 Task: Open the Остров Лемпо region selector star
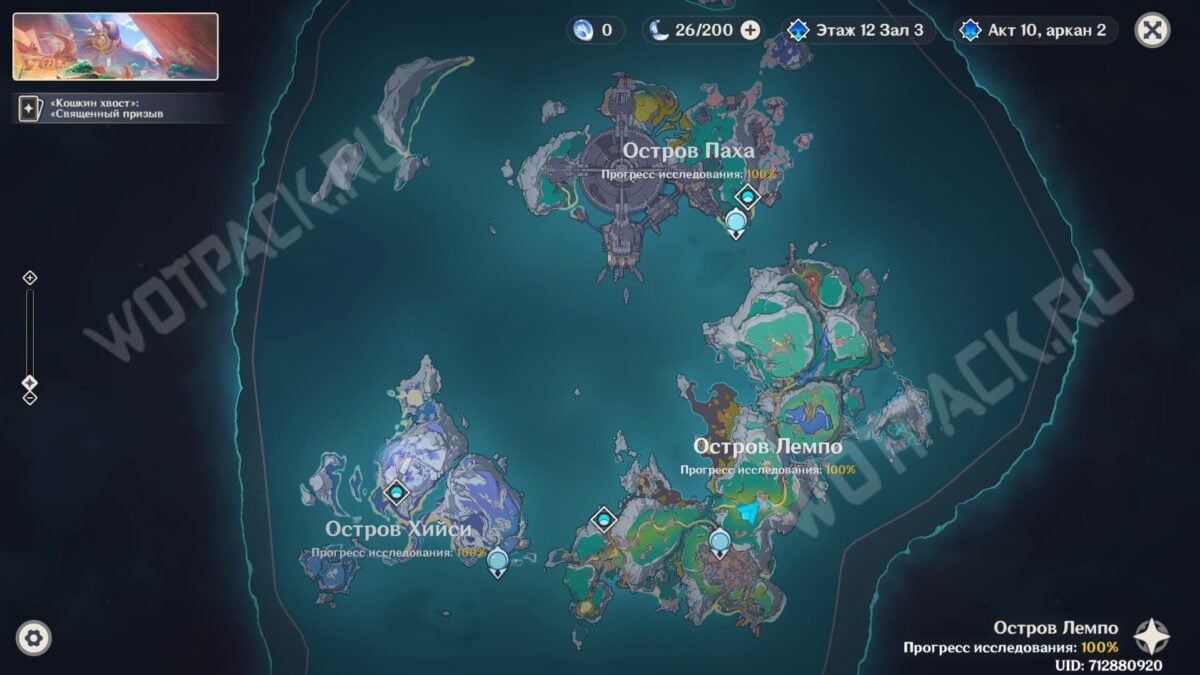tap(1152, 636)
